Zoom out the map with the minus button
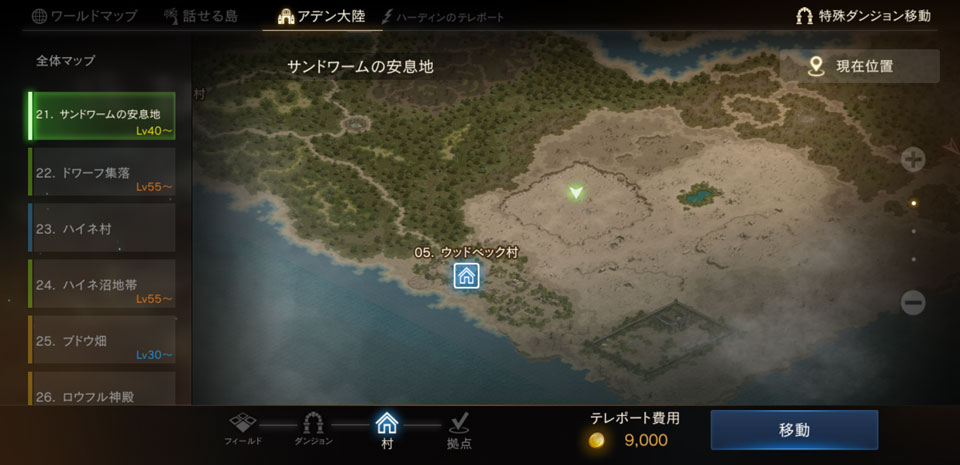The width and height of the screenshot is (960, 465). 912,302
